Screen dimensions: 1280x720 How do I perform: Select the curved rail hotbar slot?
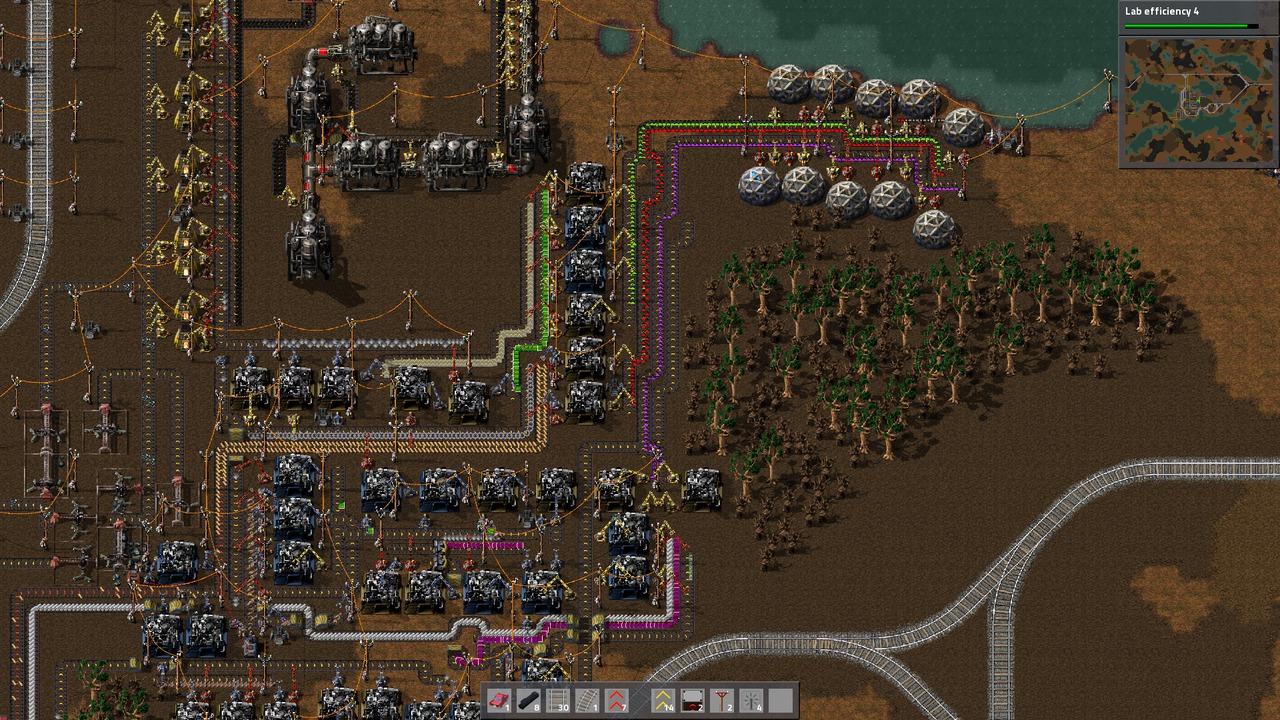click(x=586, y=701)
